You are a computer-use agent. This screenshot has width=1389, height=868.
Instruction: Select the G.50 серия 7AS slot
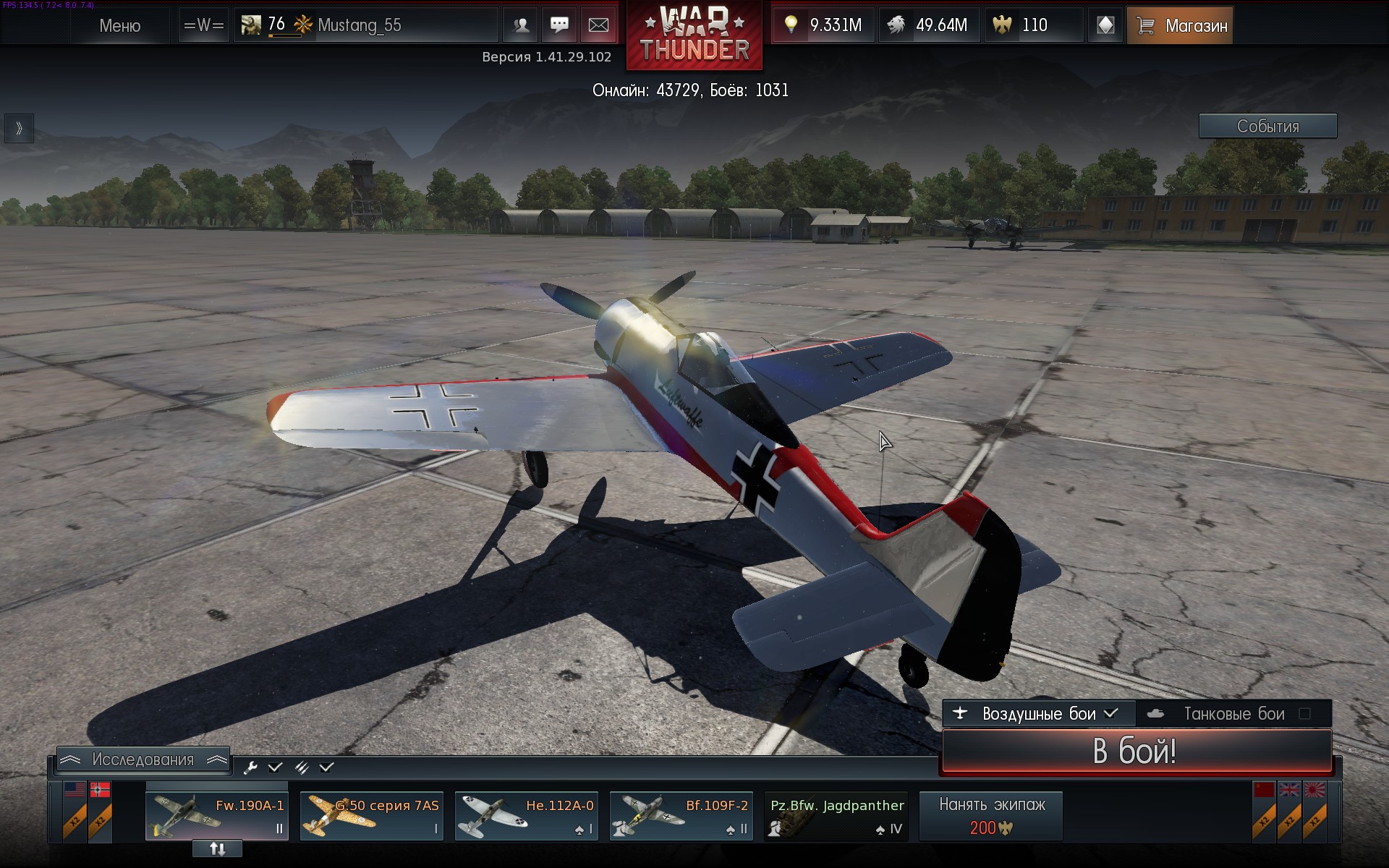pyautogui.click(x=372, y=816)
